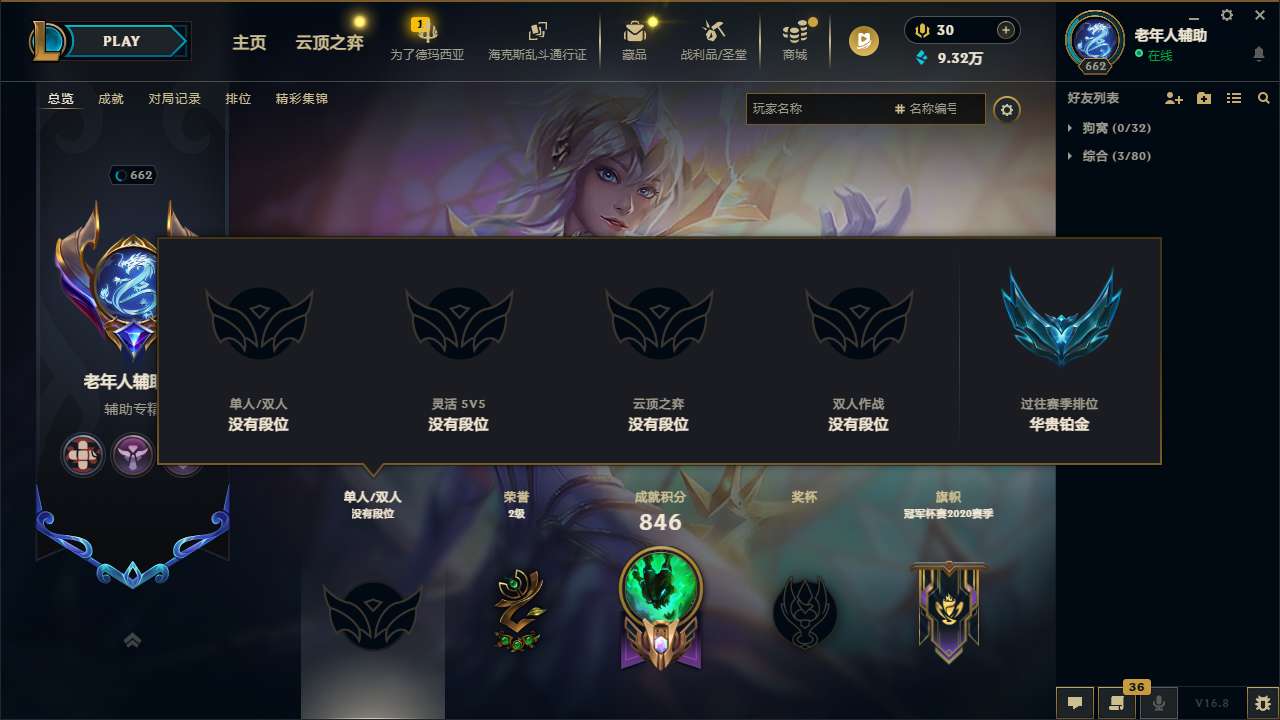1280x720 pixels.
Task: Open friend list display options list icon
Action: click(x=1234, y=98)
